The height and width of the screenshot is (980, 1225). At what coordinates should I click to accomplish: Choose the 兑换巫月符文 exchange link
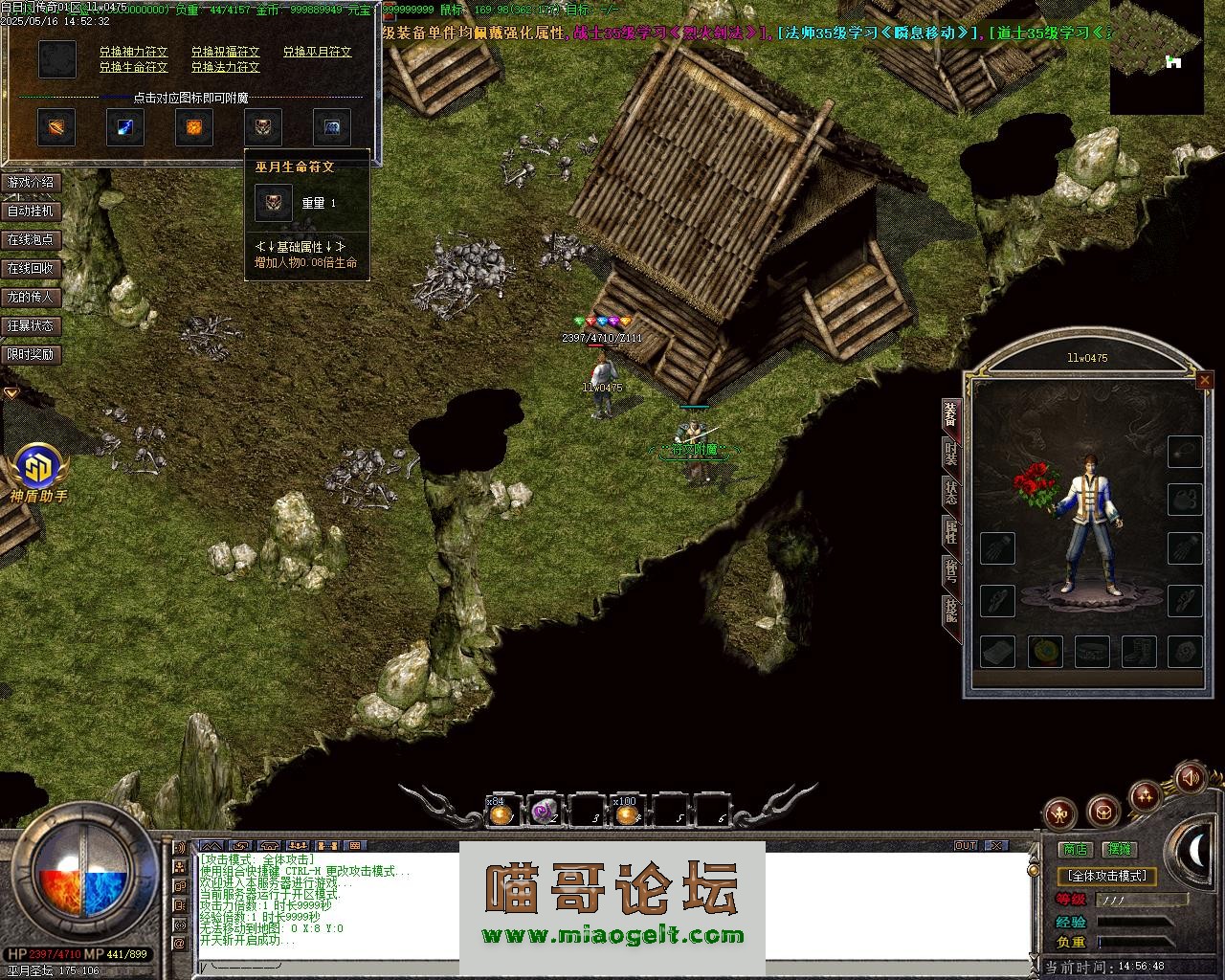pyautogui.click(x=317, y=52)
